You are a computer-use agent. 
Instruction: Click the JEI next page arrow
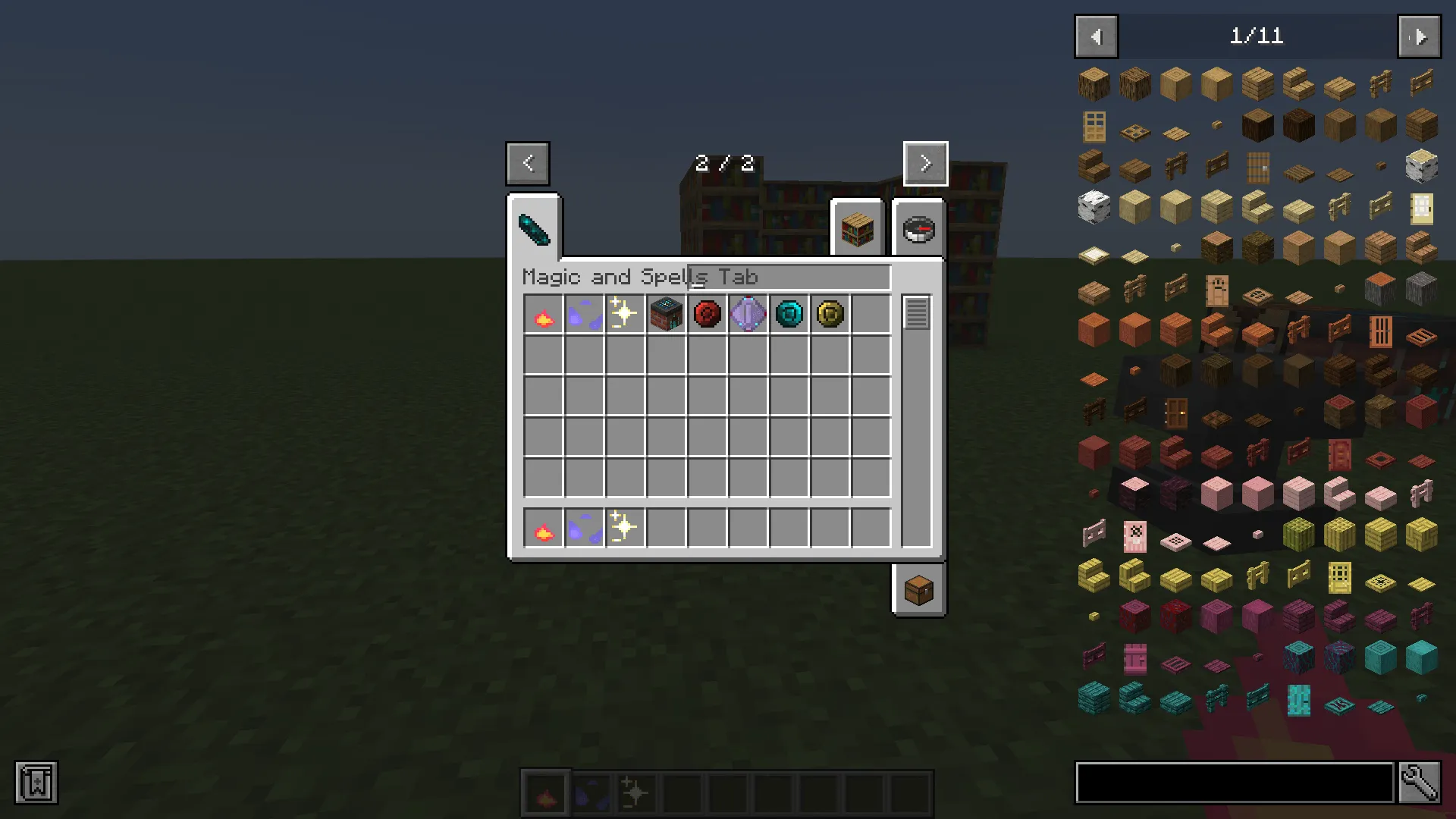coord(1419,36)
